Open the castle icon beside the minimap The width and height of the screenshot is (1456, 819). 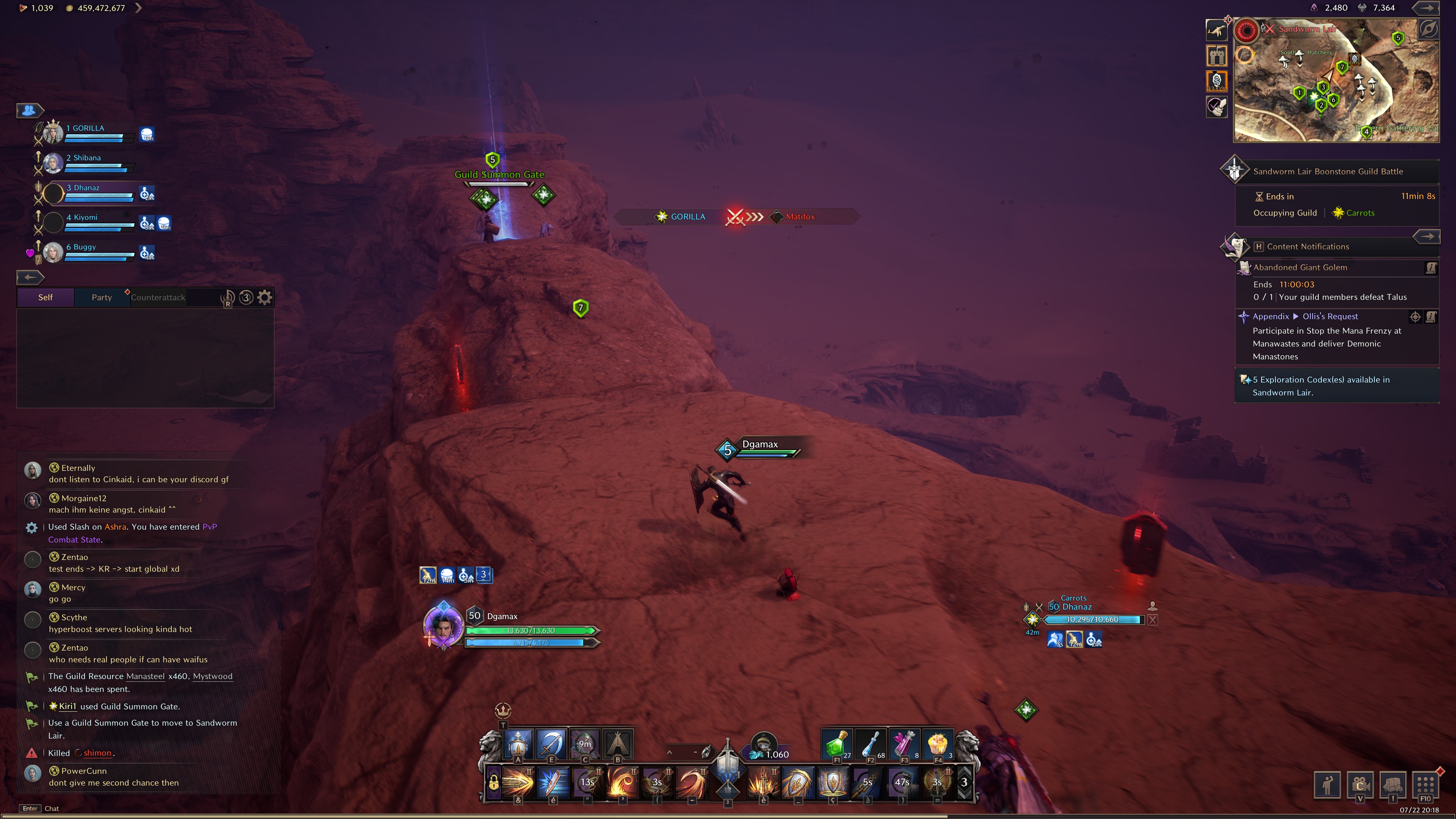point(1217,55)
